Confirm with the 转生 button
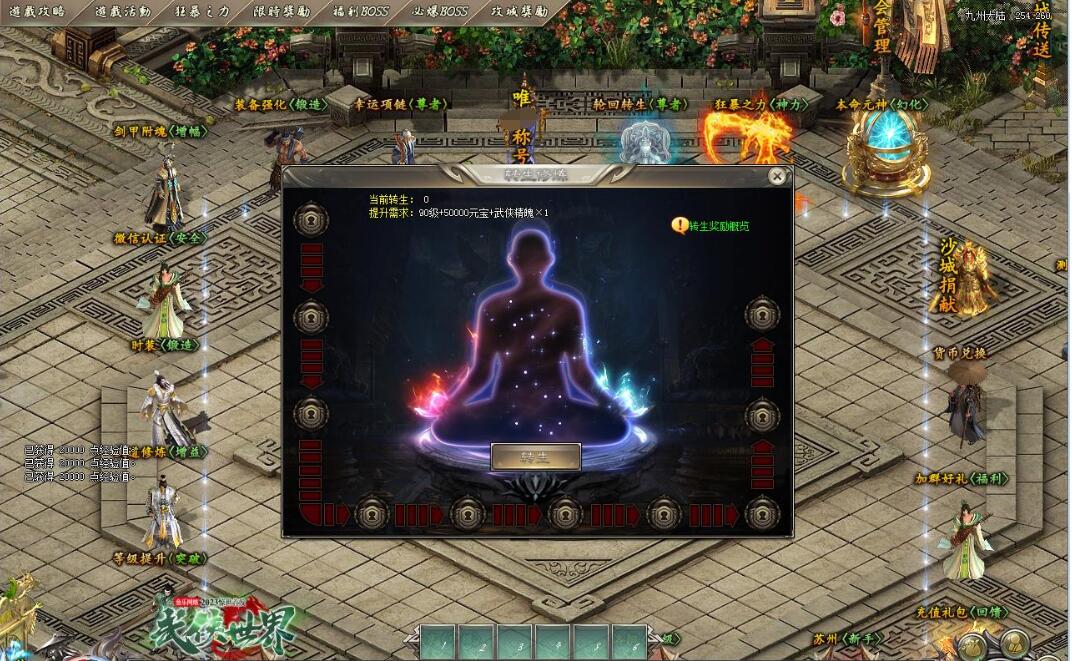 [x=535, y=457]
